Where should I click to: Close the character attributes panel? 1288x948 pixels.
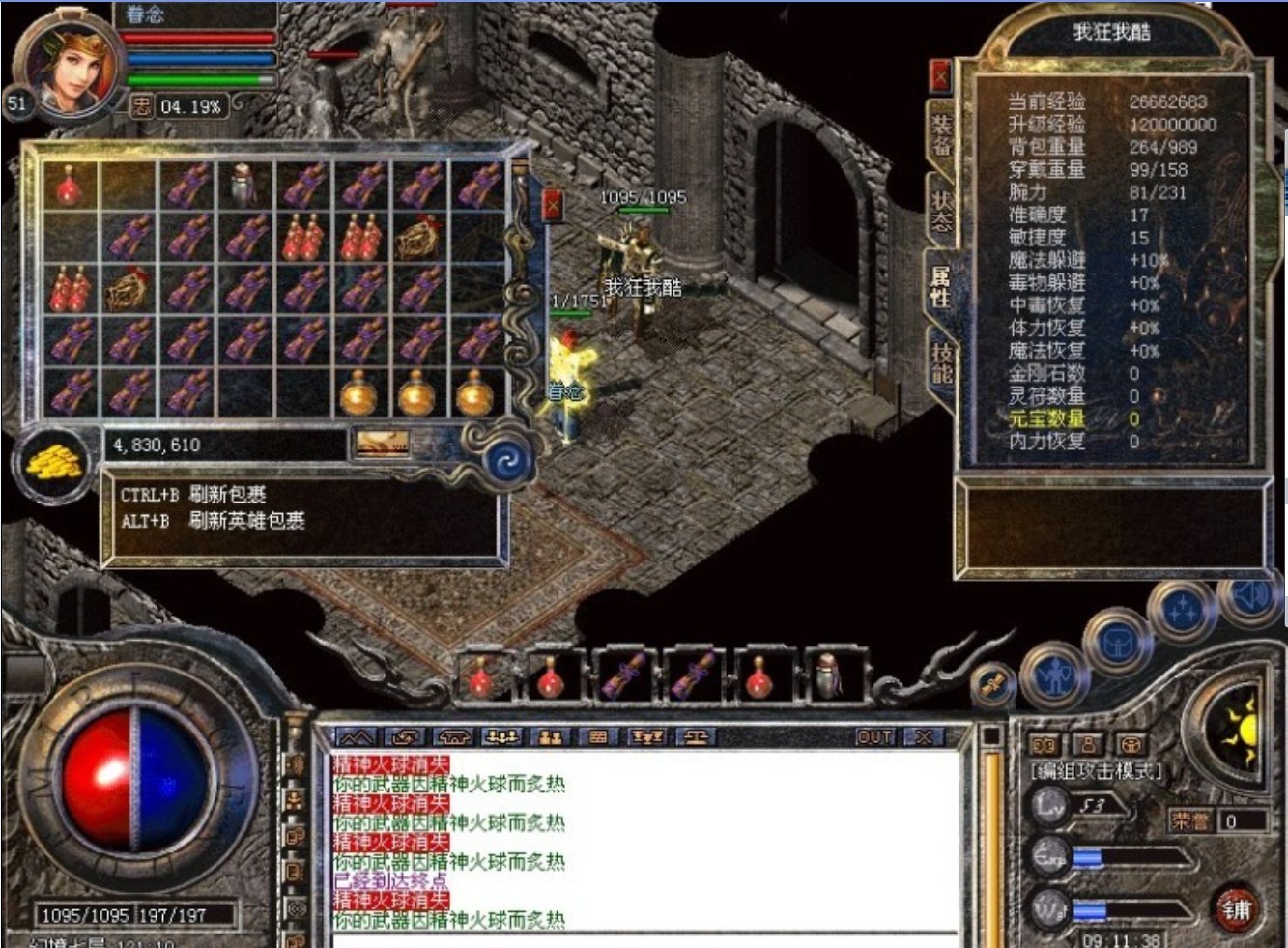[x=939, y=75]
